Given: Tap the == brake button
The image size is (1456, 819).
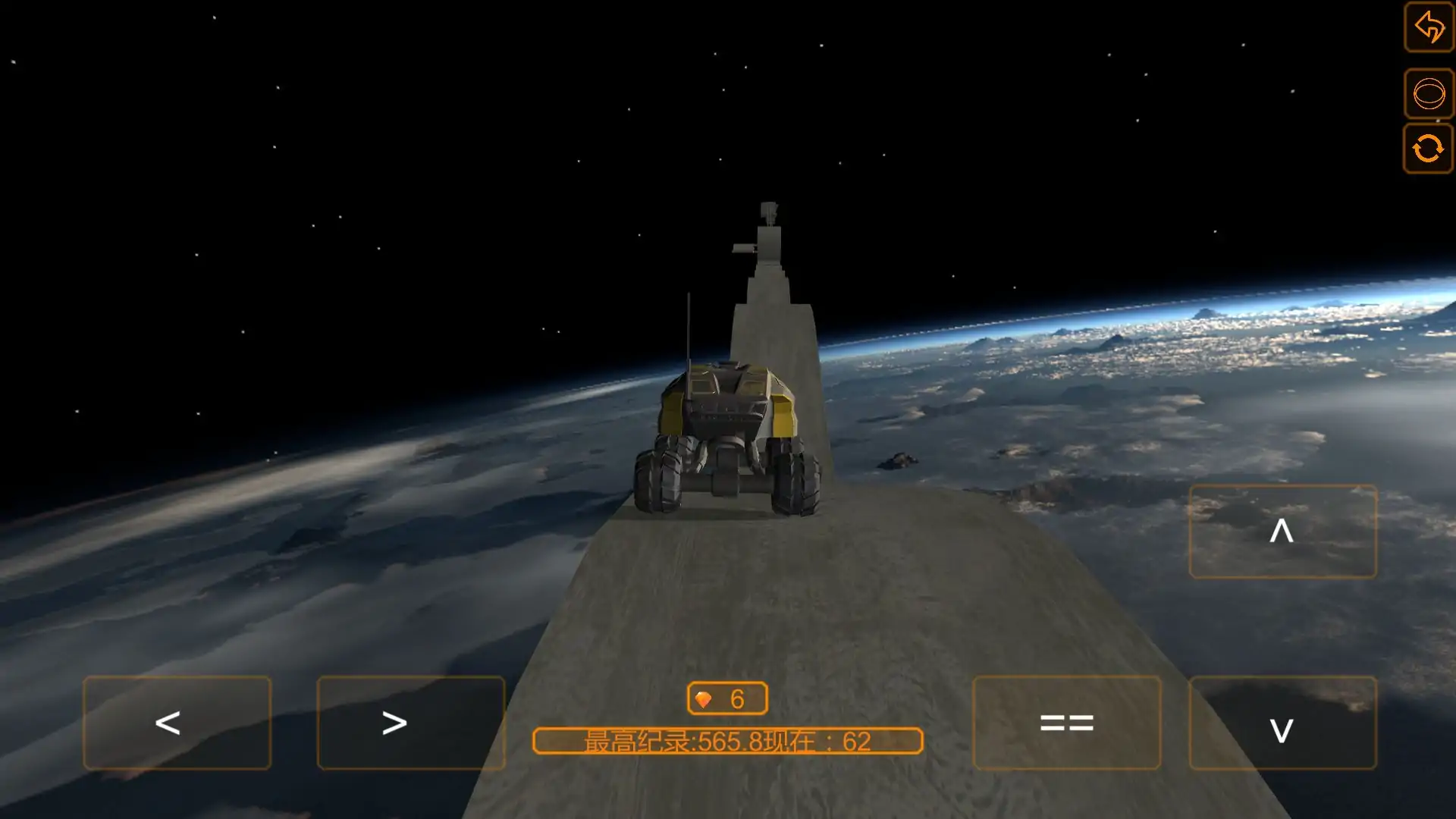Looking at the screenshot, I should [x=1065, y=722].
